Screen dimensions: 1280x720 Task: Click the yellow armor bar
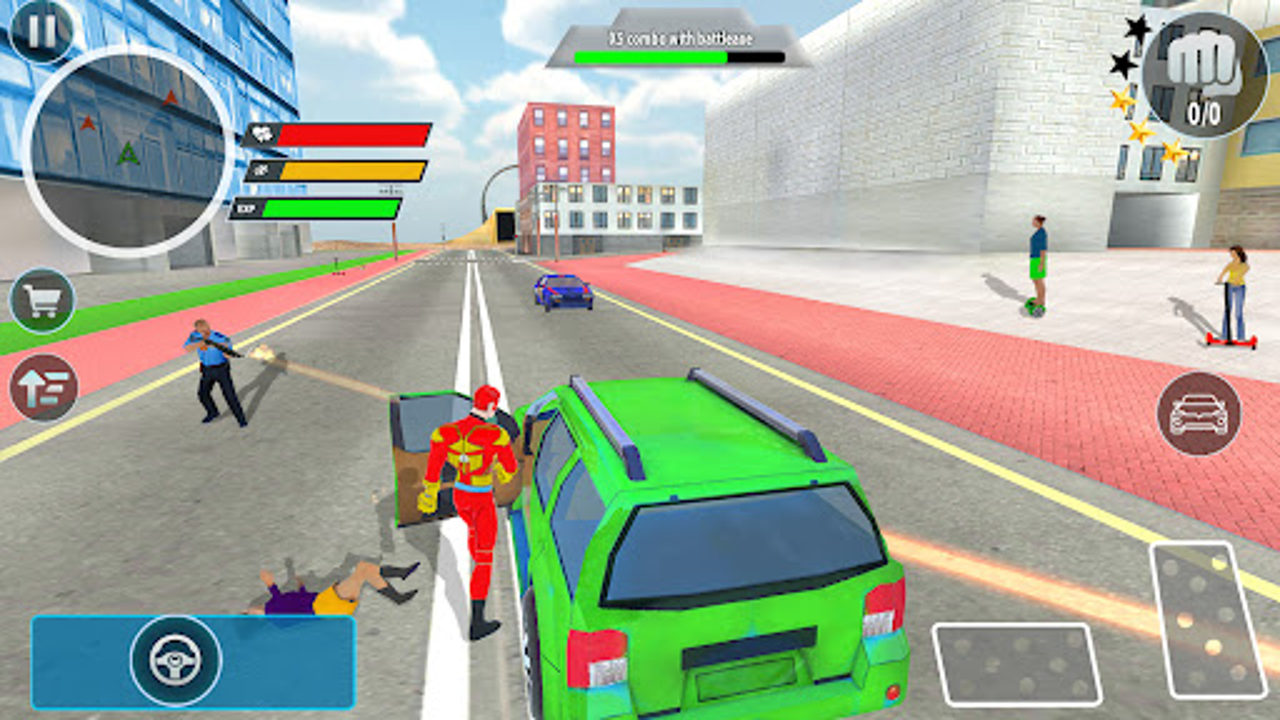pyautogui.click(x=350, y=172)
